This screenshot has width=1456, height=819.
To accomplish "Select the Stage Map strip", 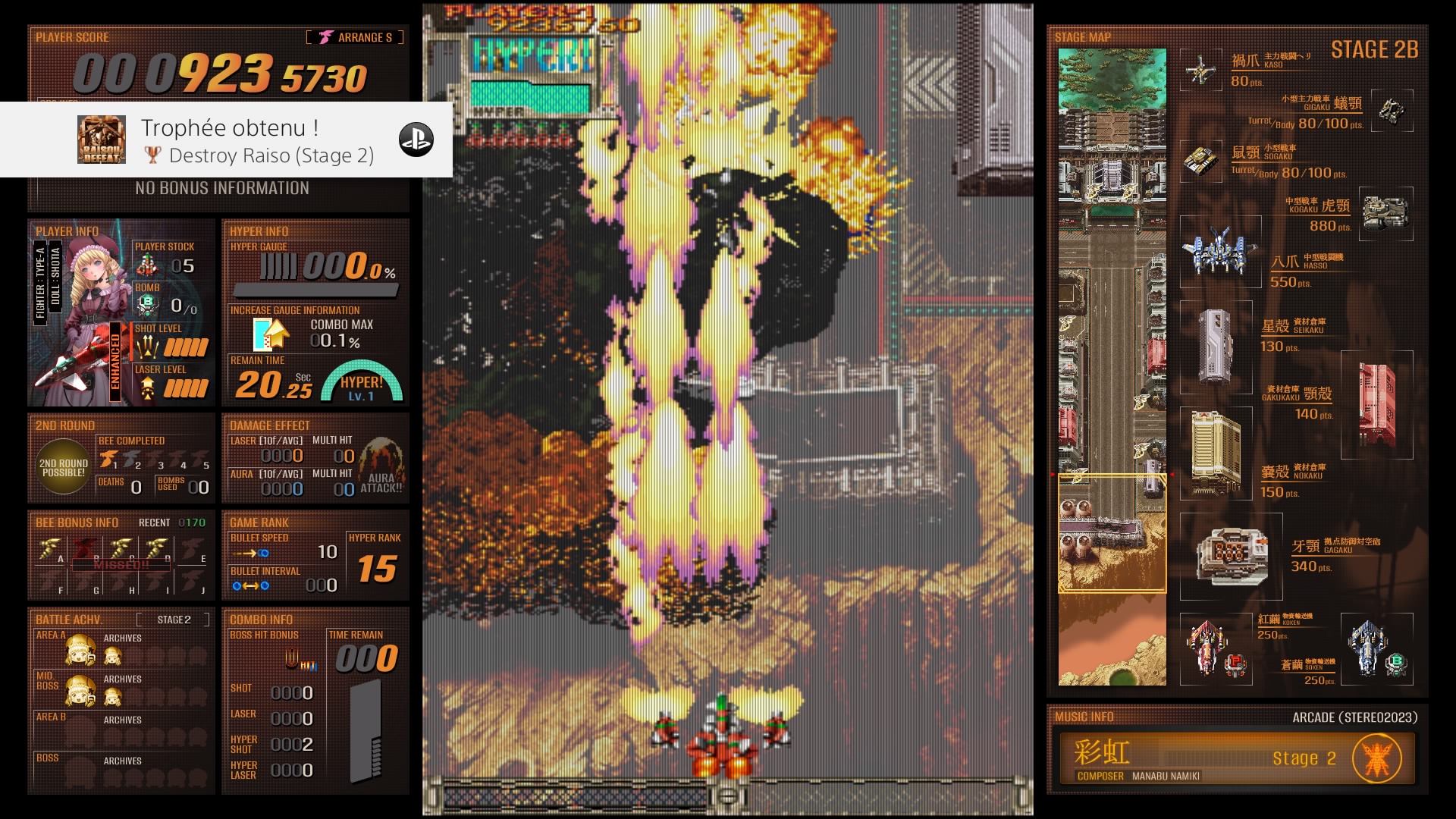I will click(x=1112, y=367).
